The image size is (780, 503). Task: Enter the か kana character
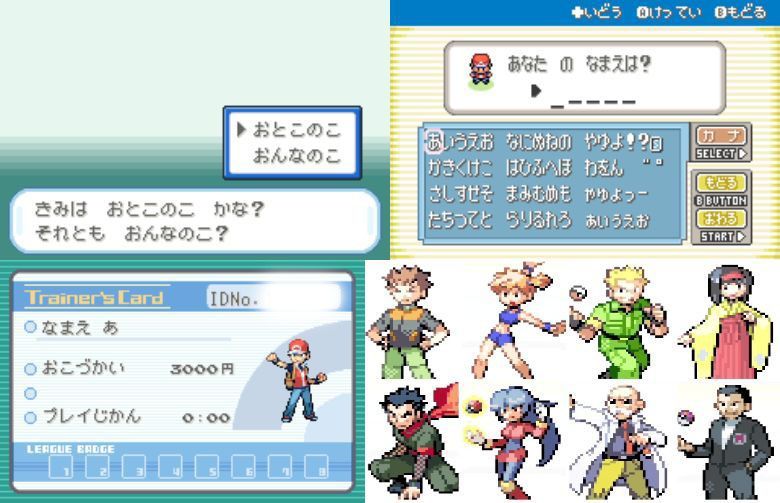435,166
